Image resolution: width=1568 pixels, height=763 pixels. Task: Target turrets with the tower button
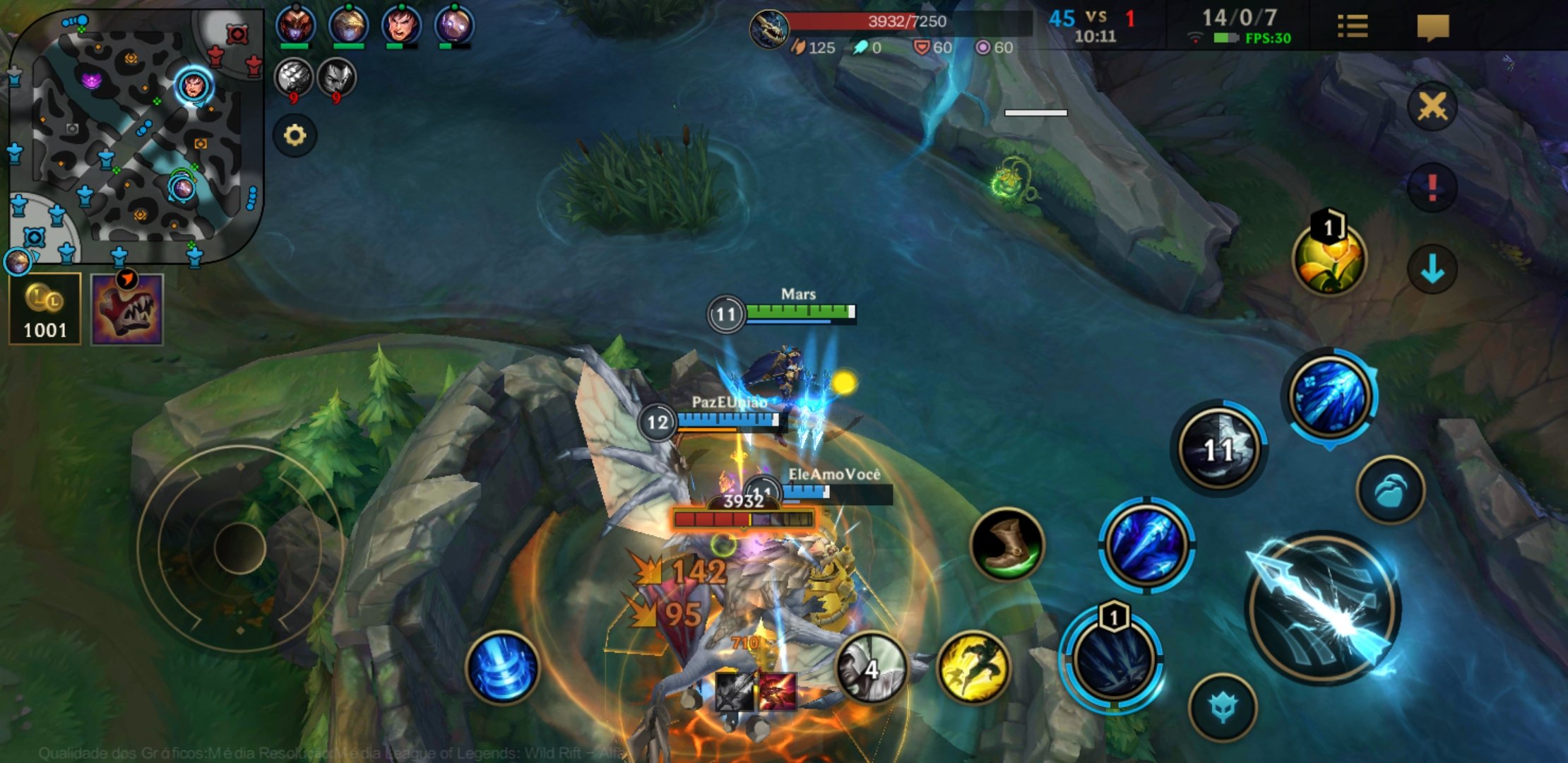coord(1223,708)
